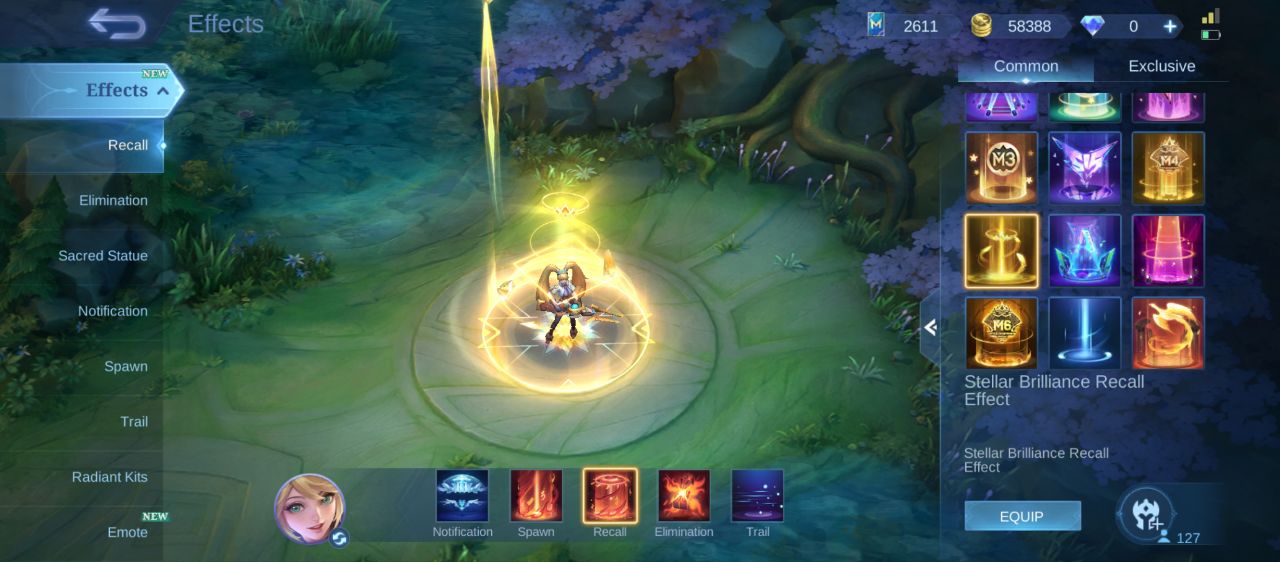Open the Emote category
The image size is (1280, 562).
[x=127, y=532]
